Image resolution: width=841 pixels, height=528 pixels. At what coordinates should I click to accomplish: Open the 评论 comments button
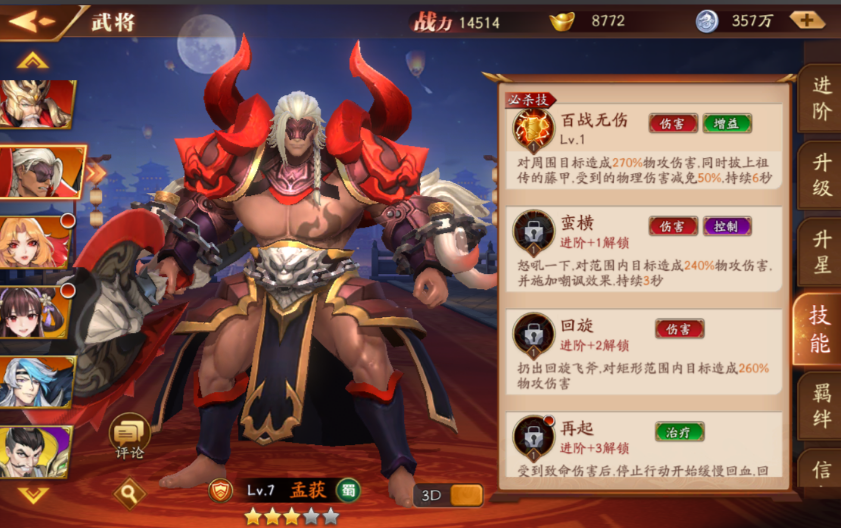point(129,436)
